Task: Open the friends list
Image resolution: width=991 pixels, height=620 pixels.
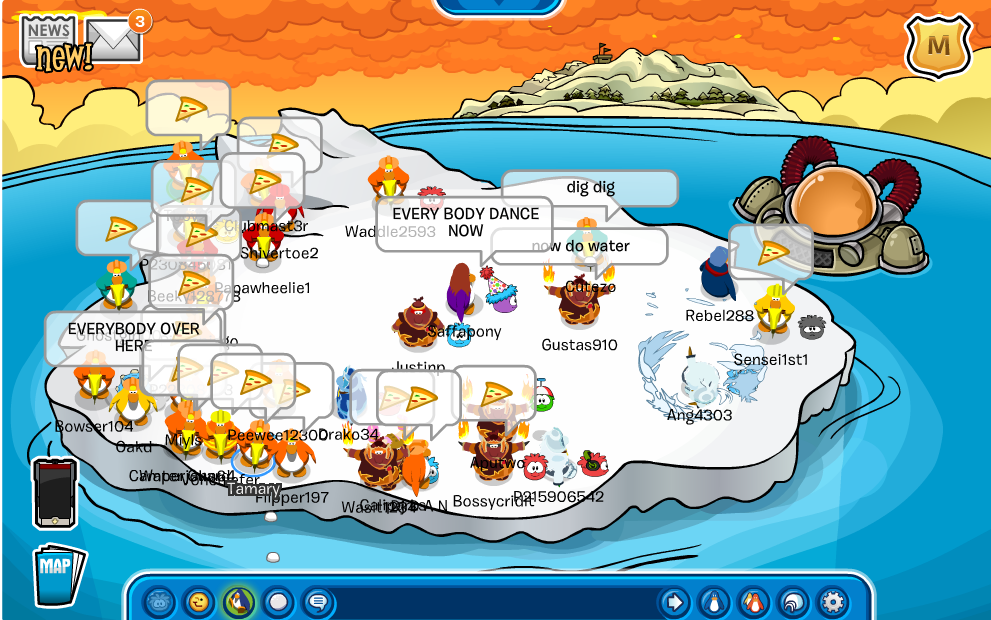Action: 753,602
